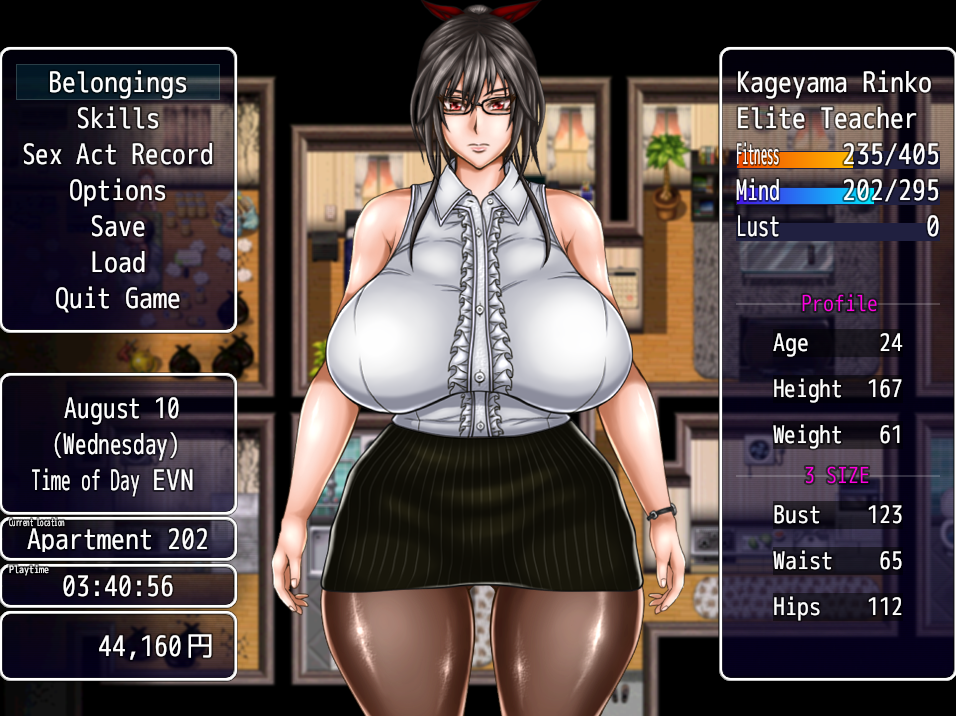Select Quit Game

118,299
